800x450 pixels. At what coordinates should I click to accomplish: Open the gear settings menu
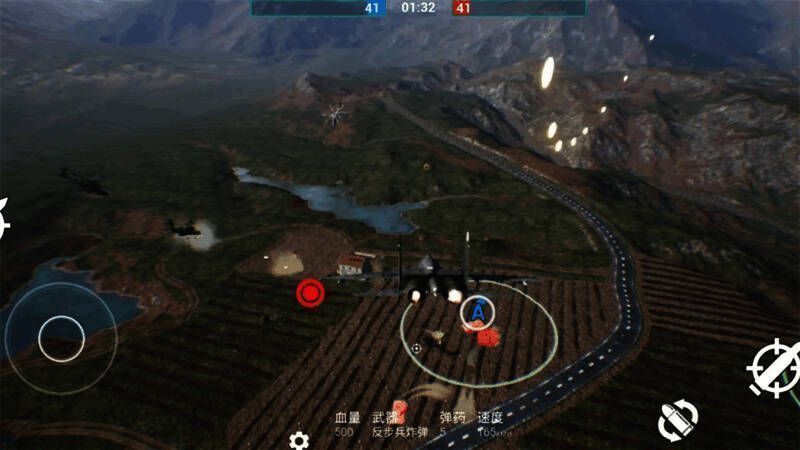pyautogui.click(x=298, y=440)
